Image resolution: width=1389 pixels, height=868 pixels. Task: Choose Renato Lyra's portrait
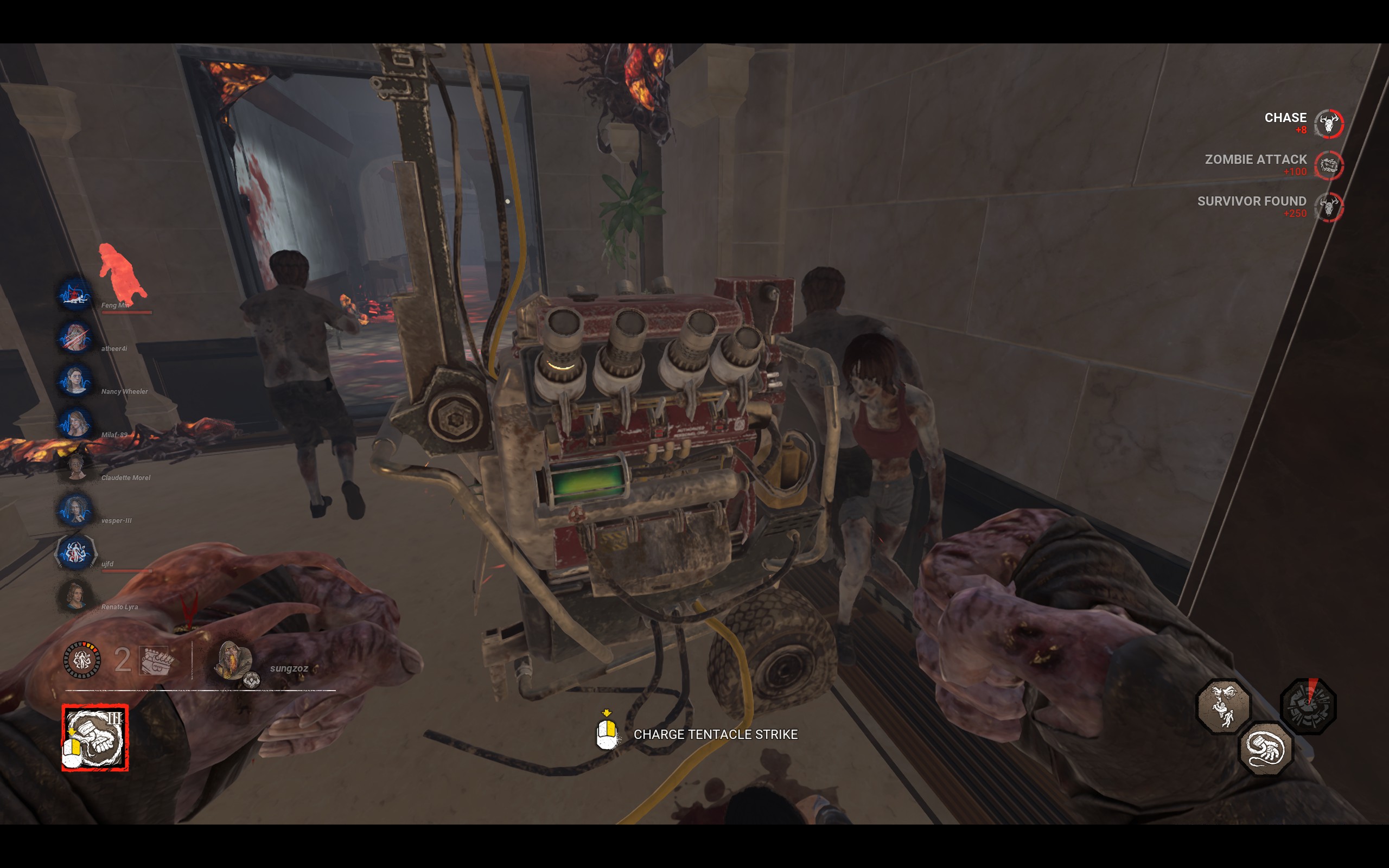pyautogui.click(x=75, y=596)
